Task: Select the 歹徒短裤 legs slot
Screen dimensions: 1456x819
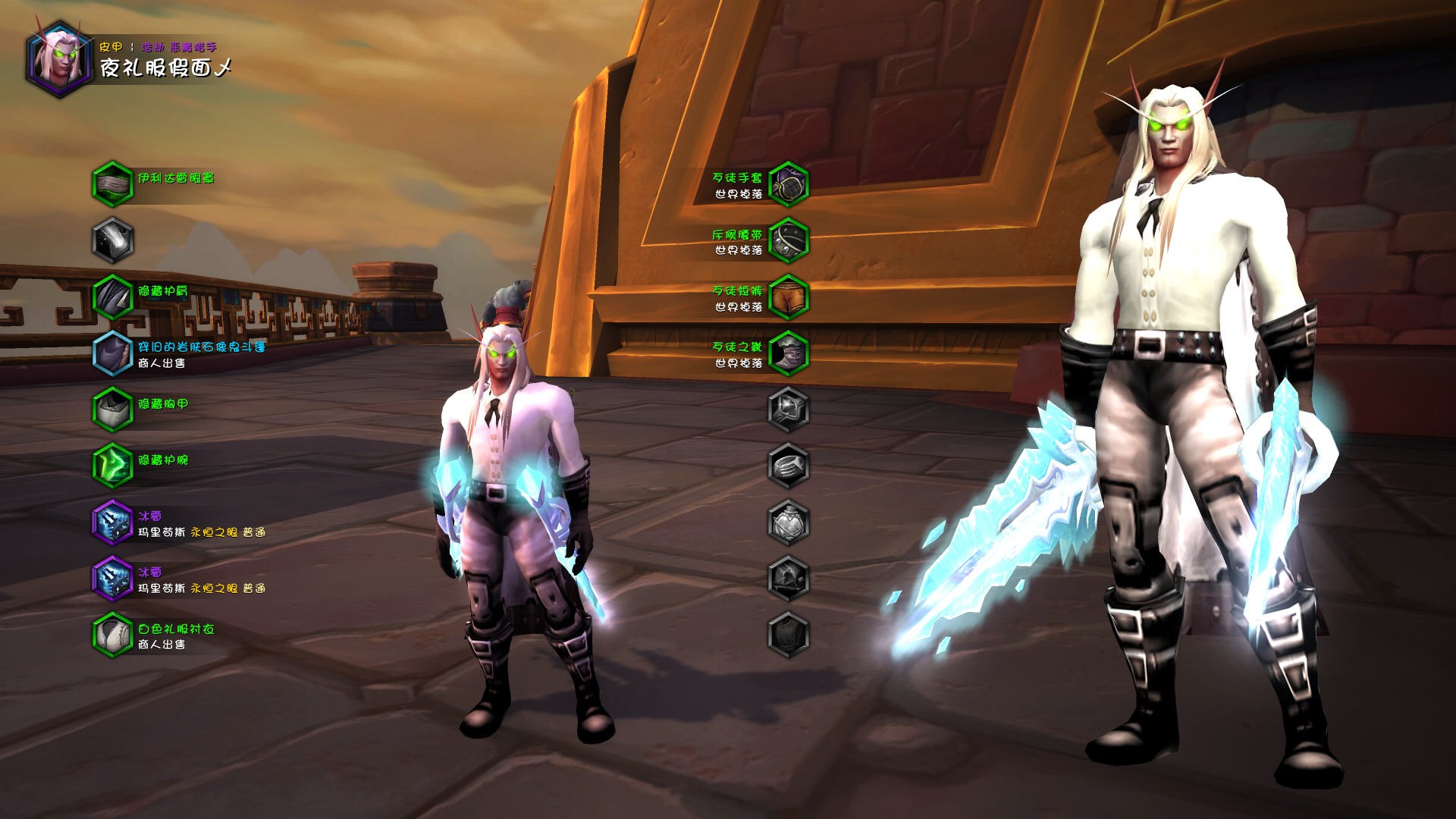Action: 789,297
